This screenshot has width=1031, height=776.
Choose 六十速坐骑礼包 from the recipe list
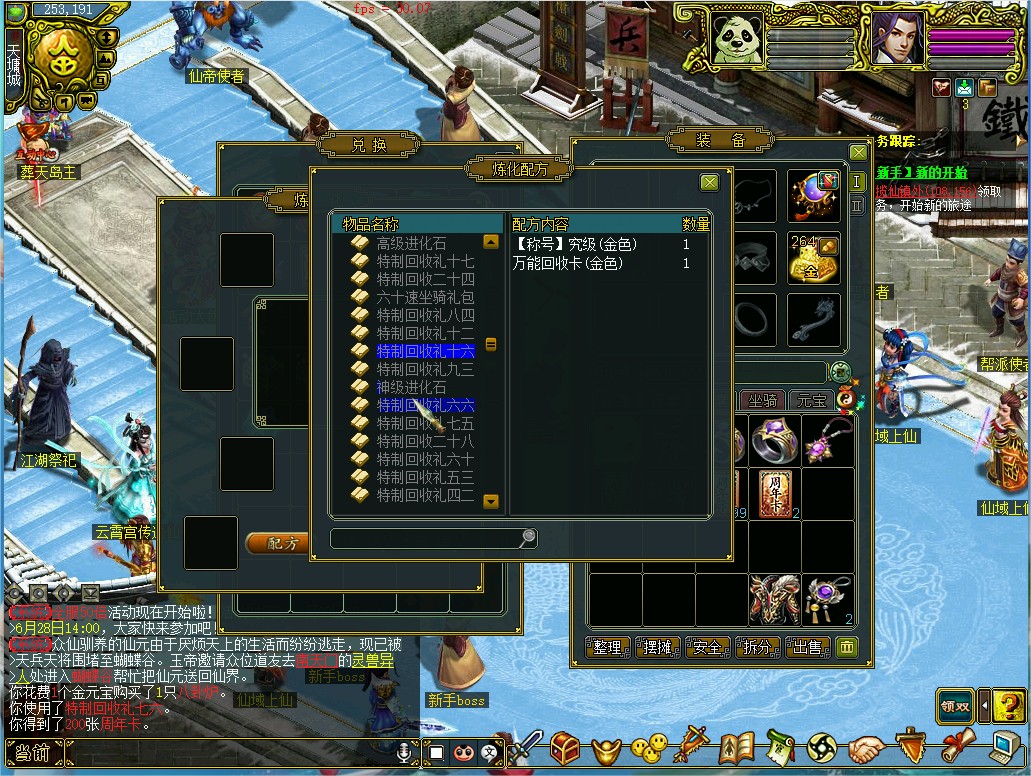(x=425, y=297)
